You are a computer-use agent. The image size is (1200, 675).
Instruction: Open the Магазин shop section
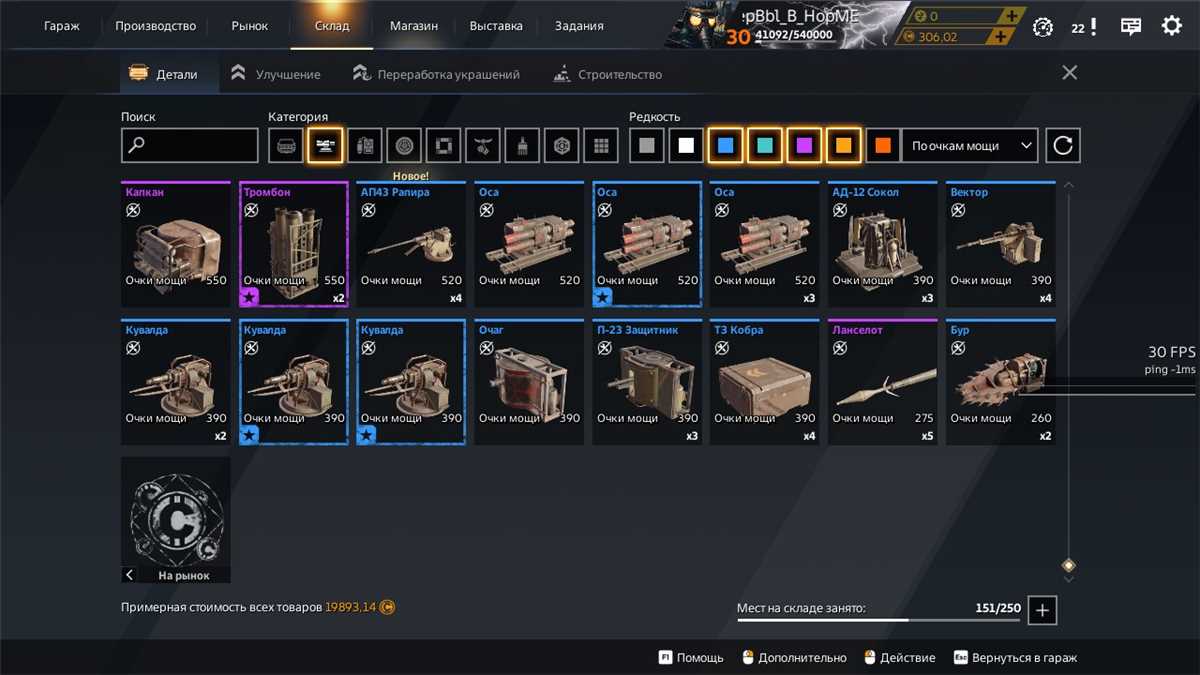click(x=414, y=26)
